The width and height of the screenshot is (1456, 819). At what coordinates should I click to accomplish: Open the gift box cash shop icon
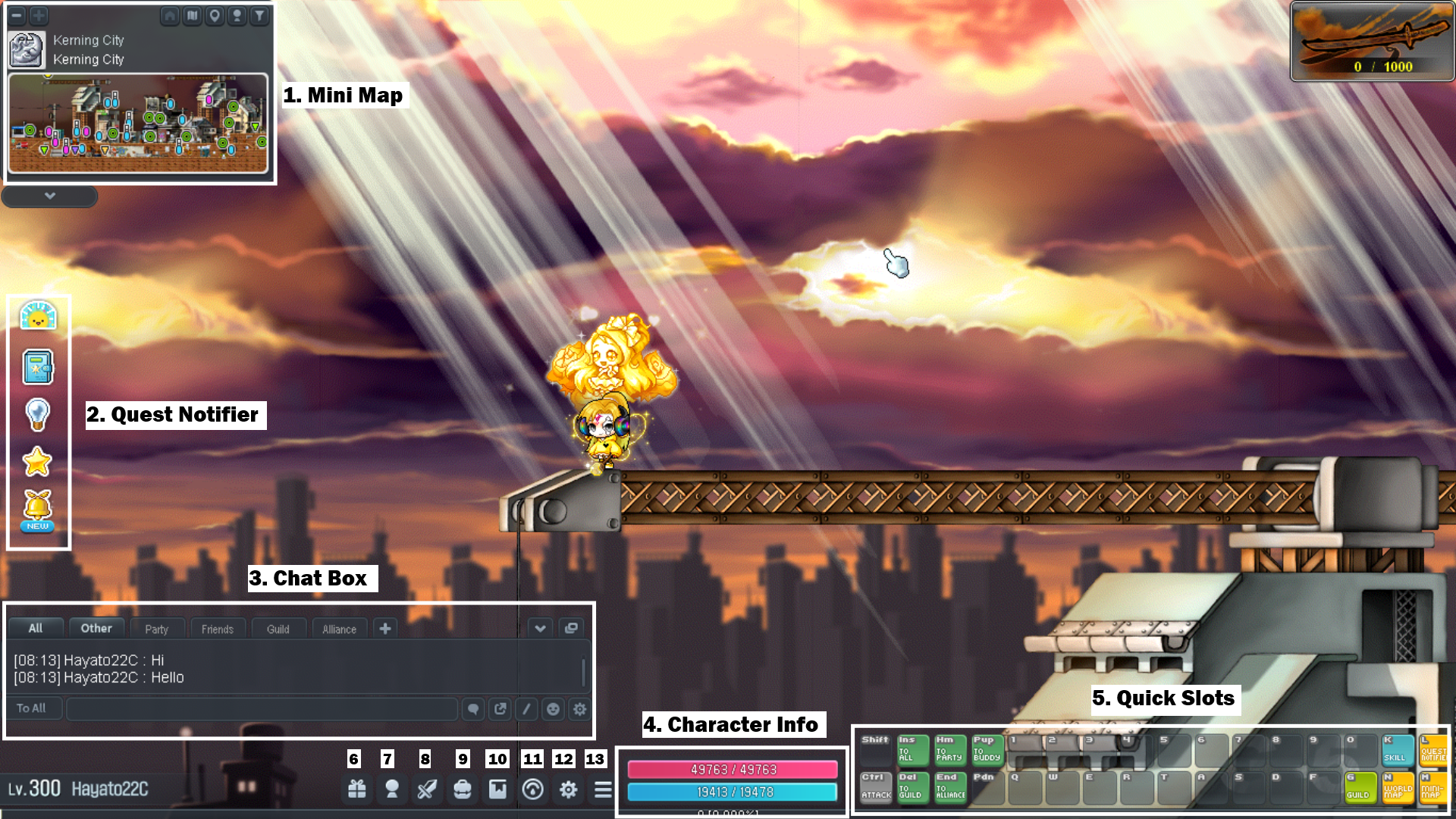click(x=356, y=789)
